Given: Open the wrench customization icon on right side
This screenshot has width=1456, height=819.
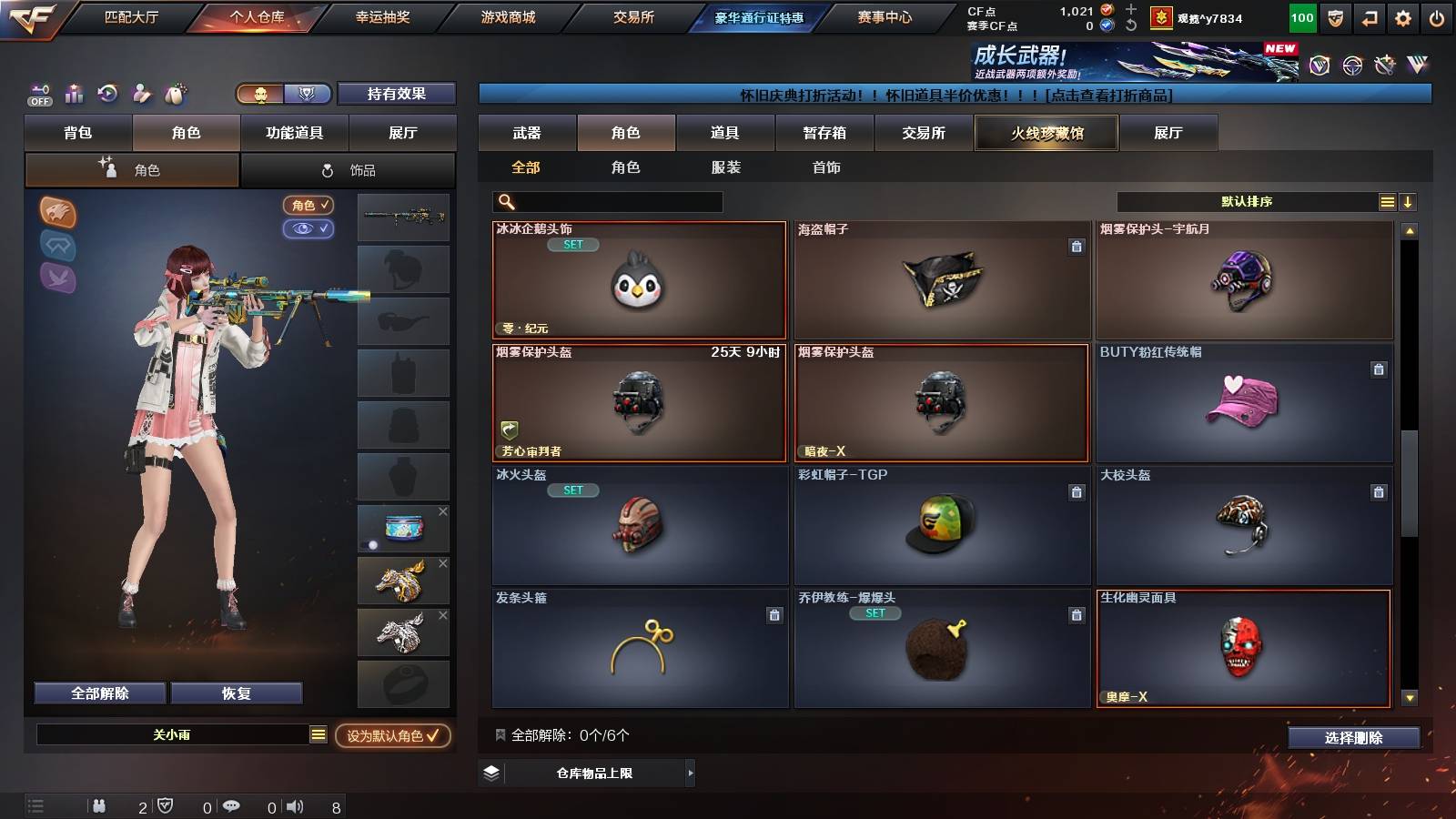Looking at the screenshot, I should coord(141,94).
